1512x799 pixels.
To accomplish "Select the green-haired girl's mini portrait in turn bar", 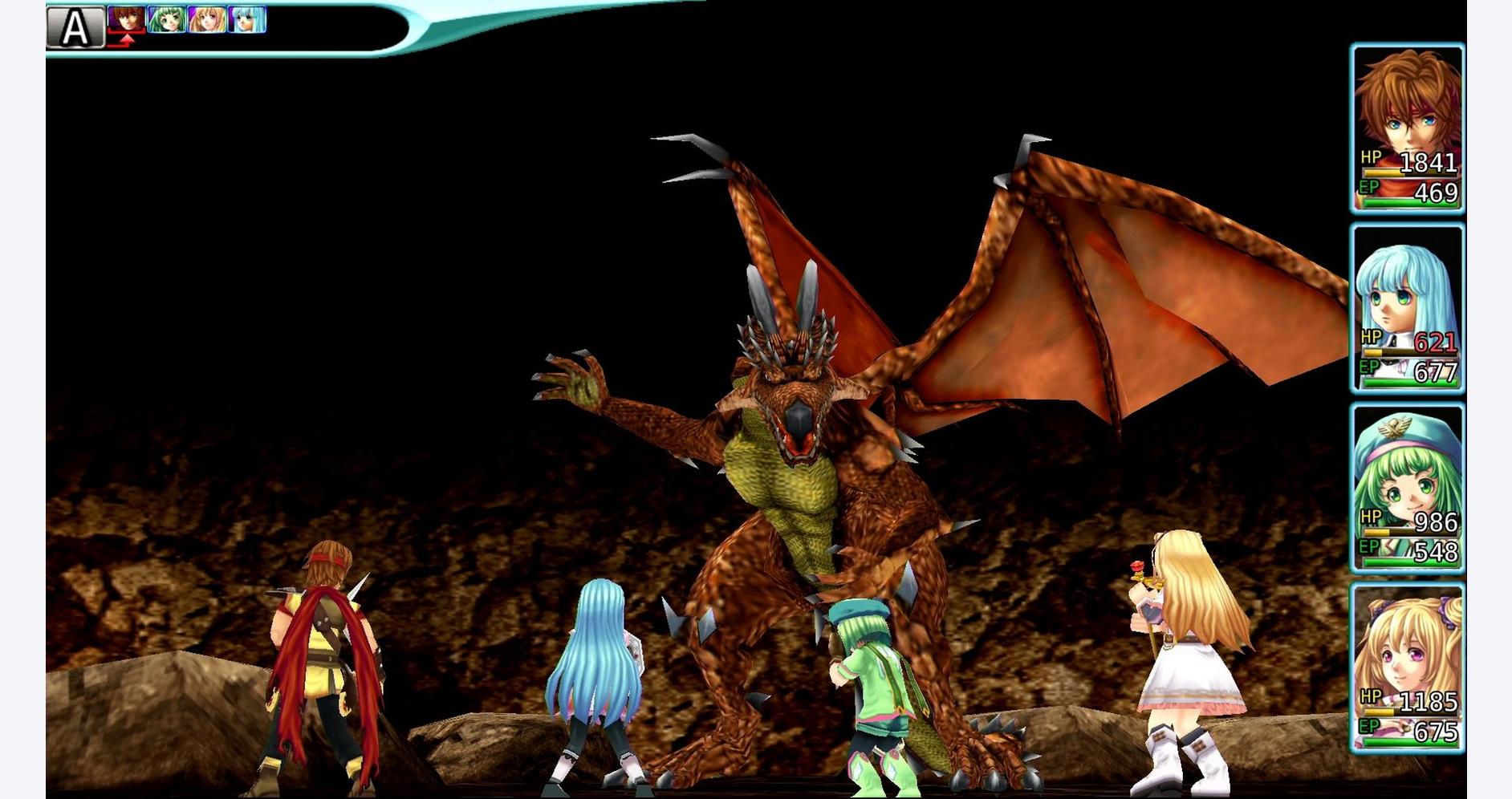I will click(165, 20).
